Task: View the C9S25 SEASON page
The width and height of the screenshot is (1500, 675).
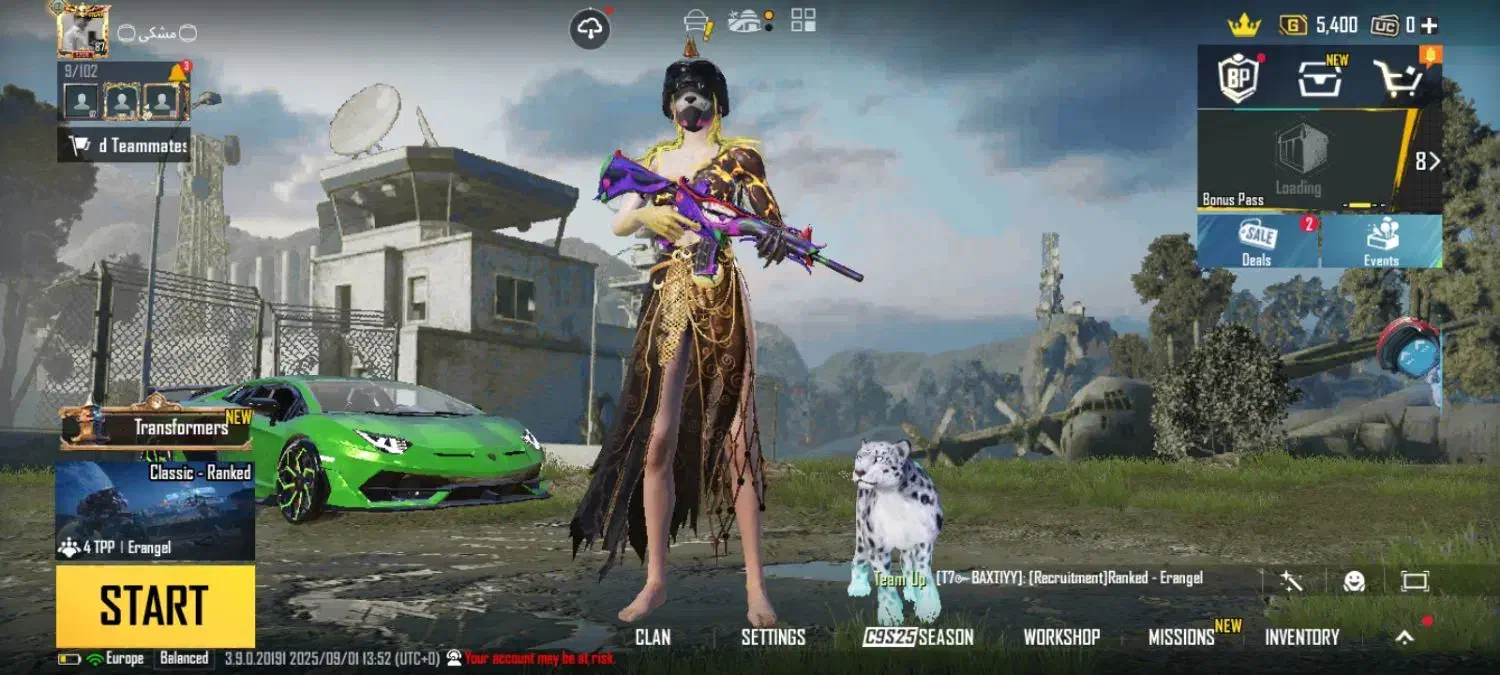Action: [x=918, y=637]
